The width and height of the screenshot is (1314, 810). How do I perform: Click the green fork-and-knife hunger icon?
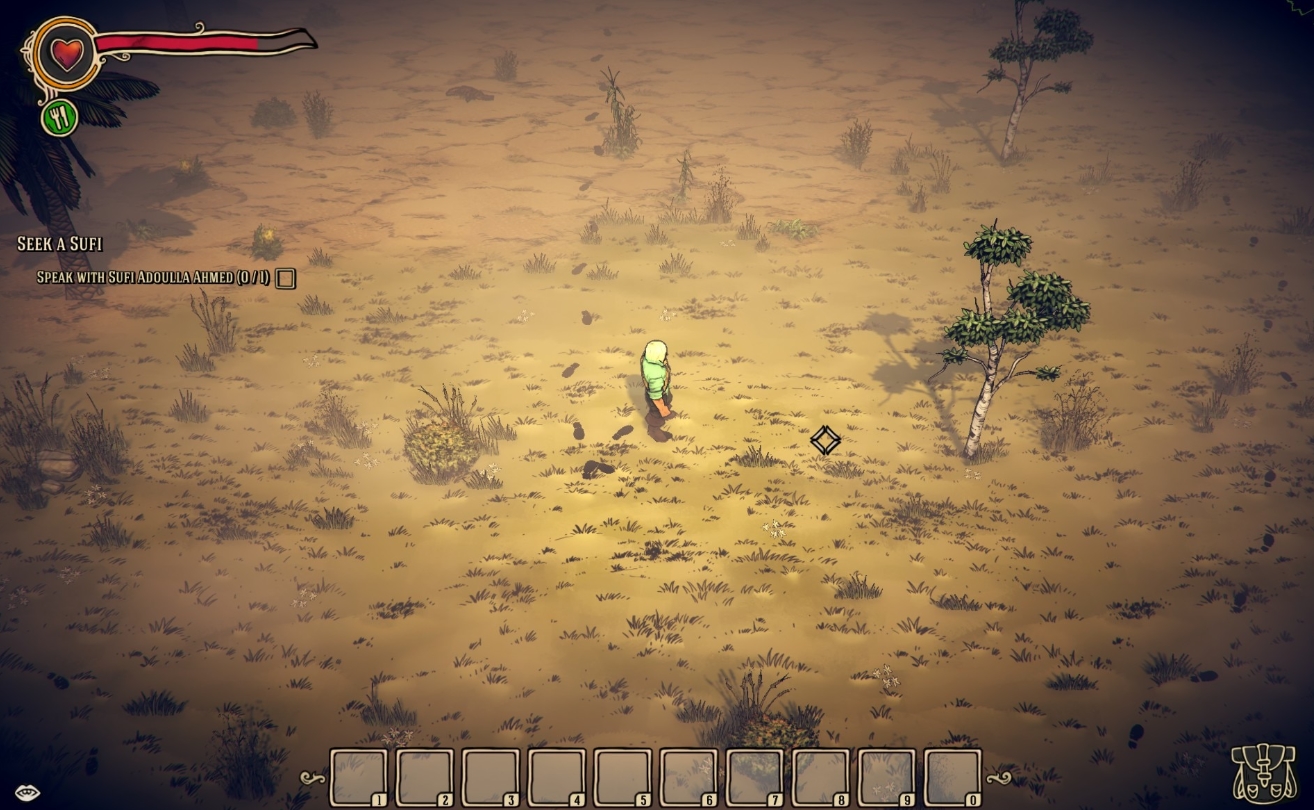[60, 118]
